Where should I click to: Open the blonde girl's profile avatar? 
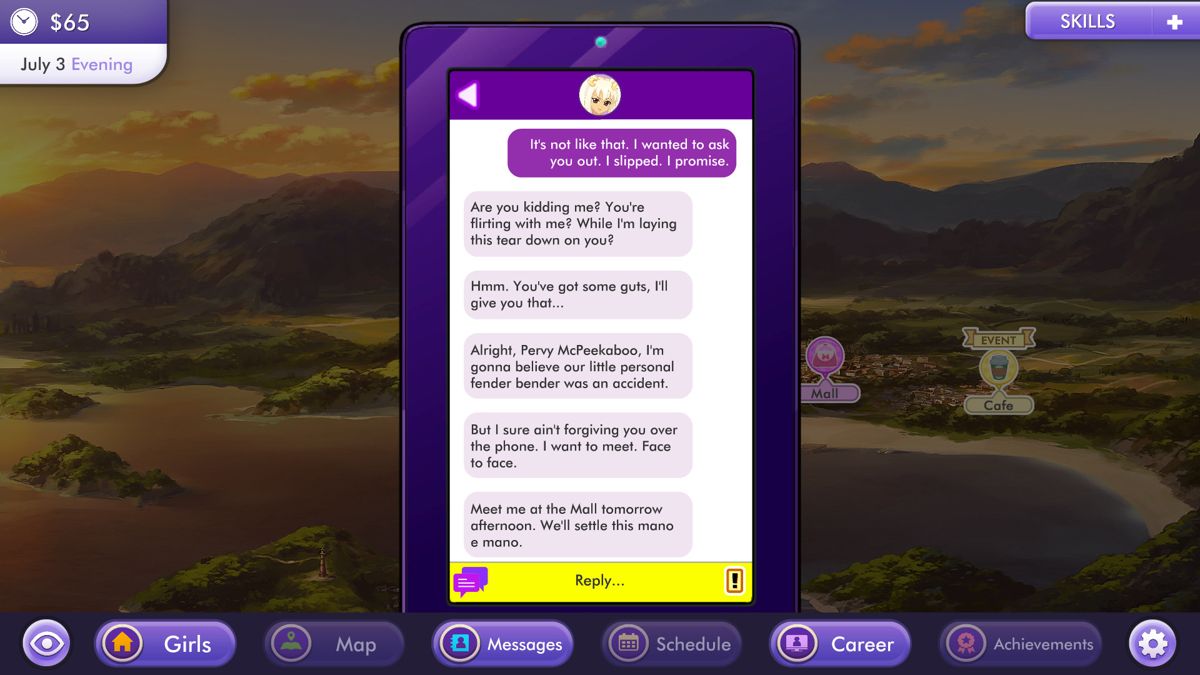[600, 95]
